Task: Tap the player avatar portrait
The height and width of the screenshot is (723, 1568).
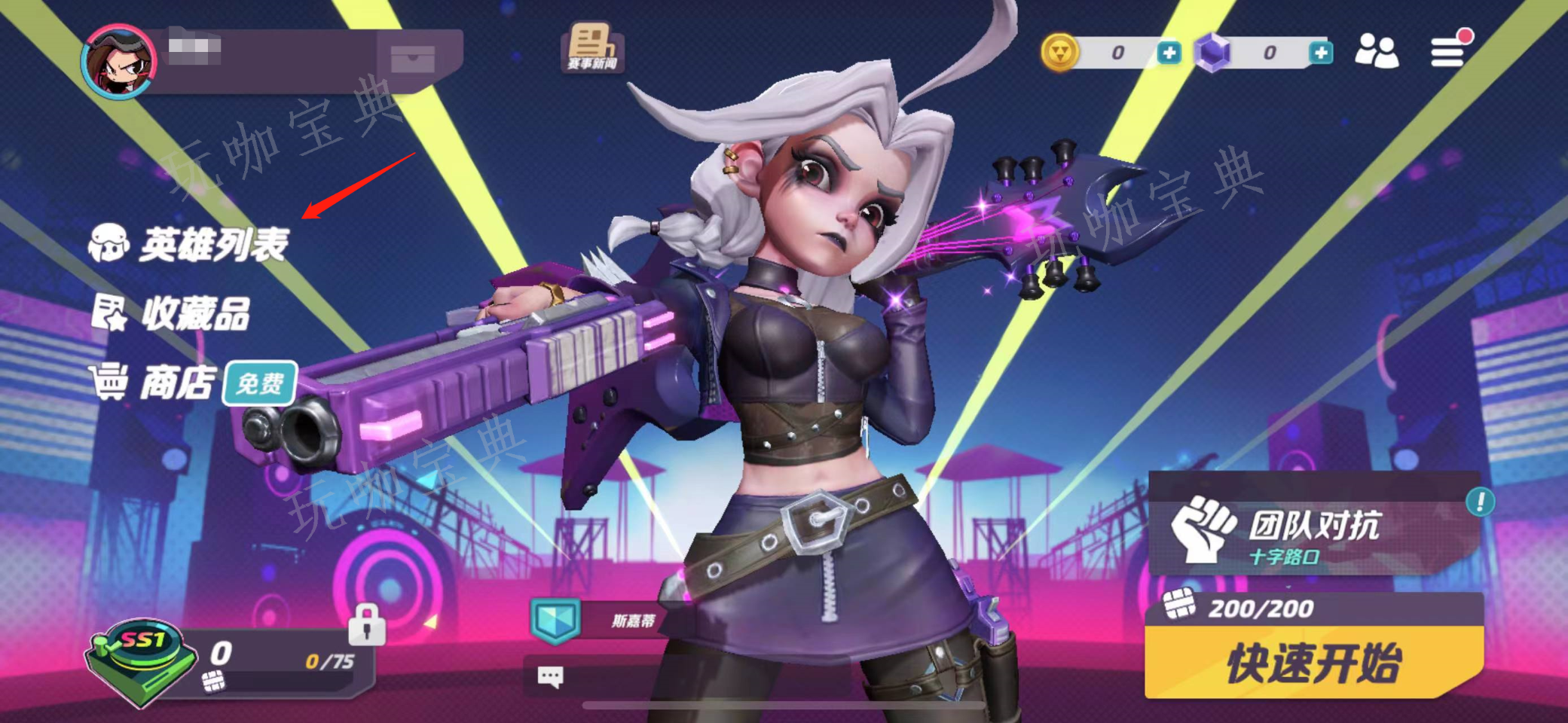Action: [119, 62]
